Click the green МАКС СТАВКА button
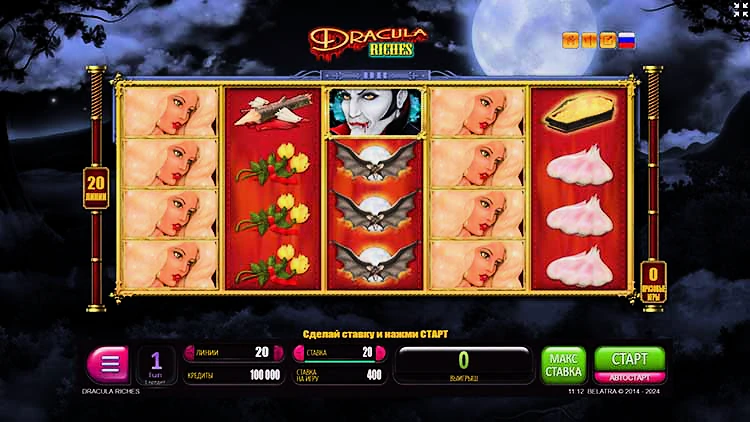 (563, 365)
